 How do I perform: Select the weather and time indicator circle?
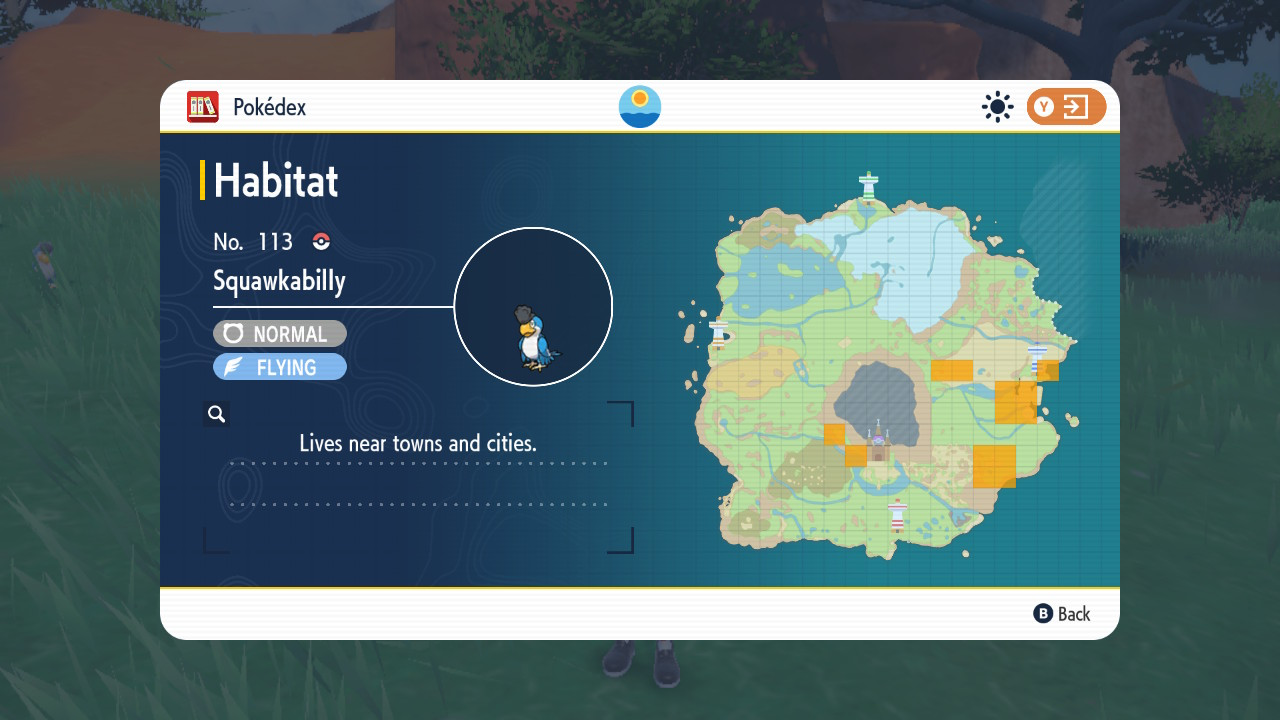[639, 107]
